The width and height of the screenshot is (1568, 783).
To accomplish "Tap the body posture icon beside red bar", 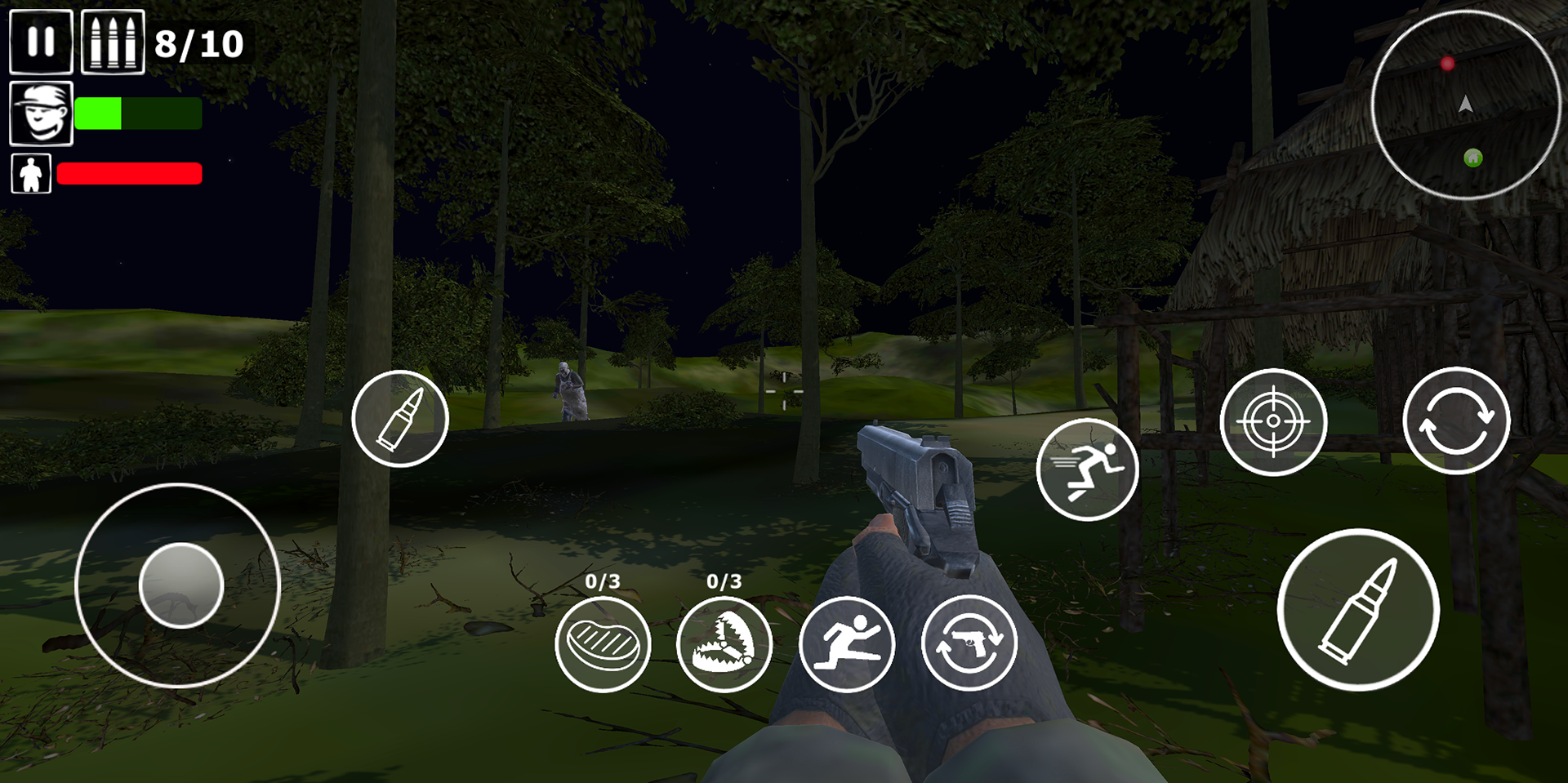I will (29, 172).
